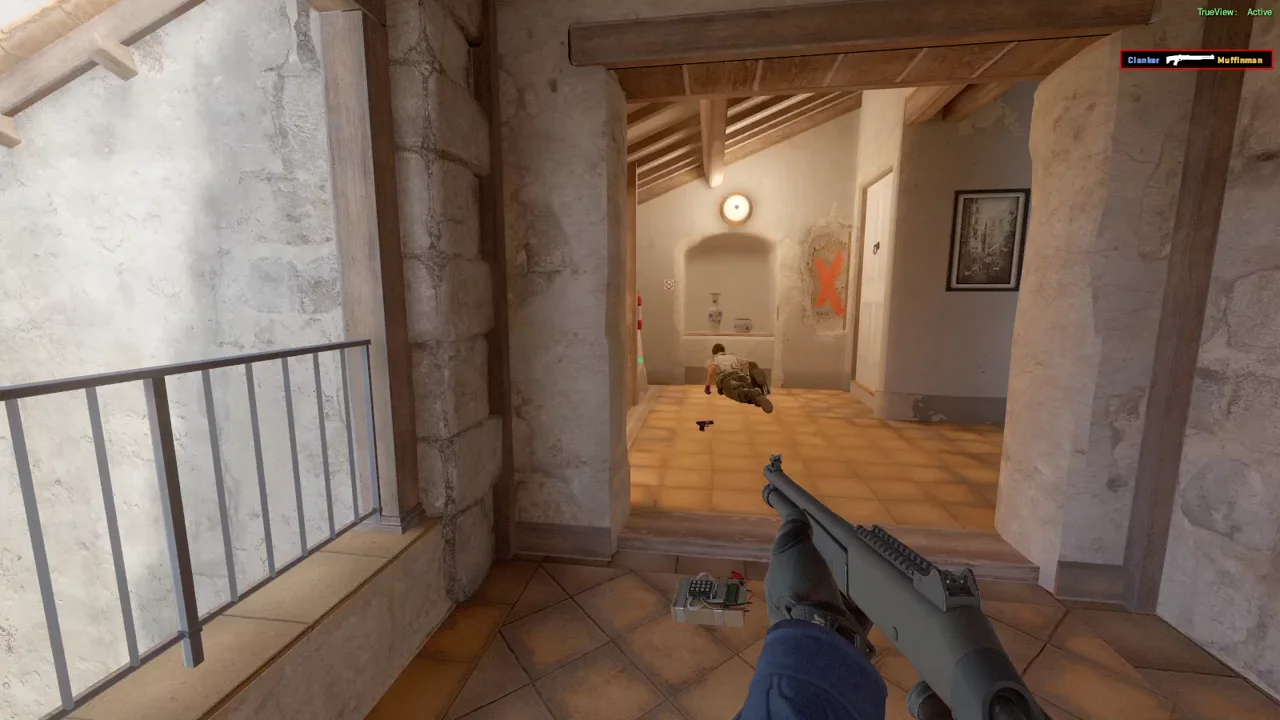The width and height of the screenshot is (1280, 720).
Task: Click the green hit marker on the pole
Action: (x=640, y=360)
